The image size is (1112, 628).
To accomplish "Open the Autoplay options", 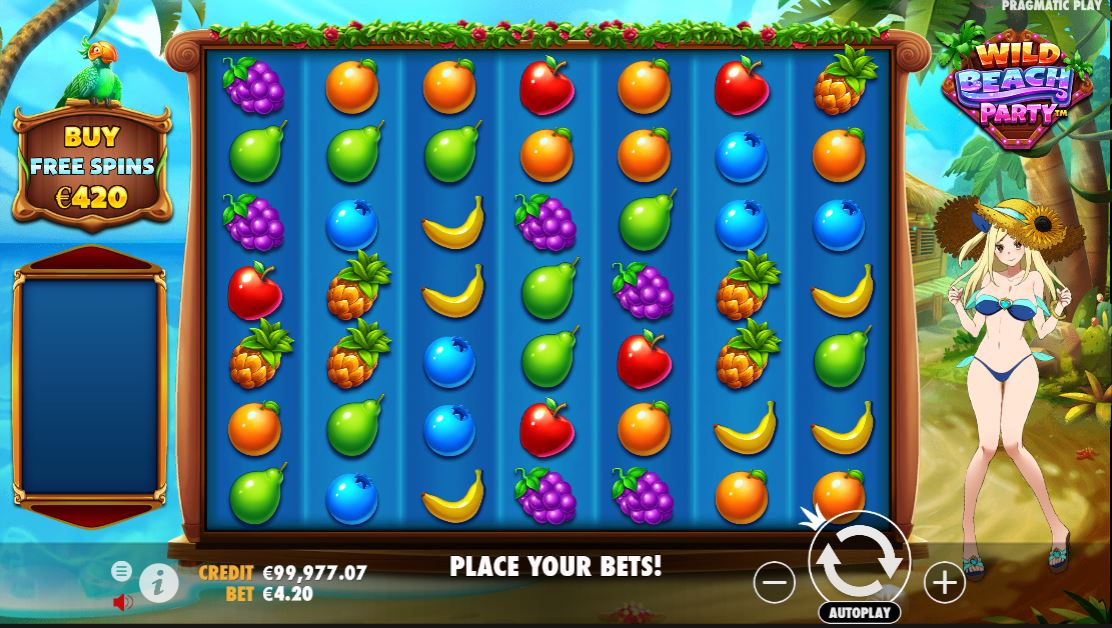I will pyautogui.click(x=858, y=612).
